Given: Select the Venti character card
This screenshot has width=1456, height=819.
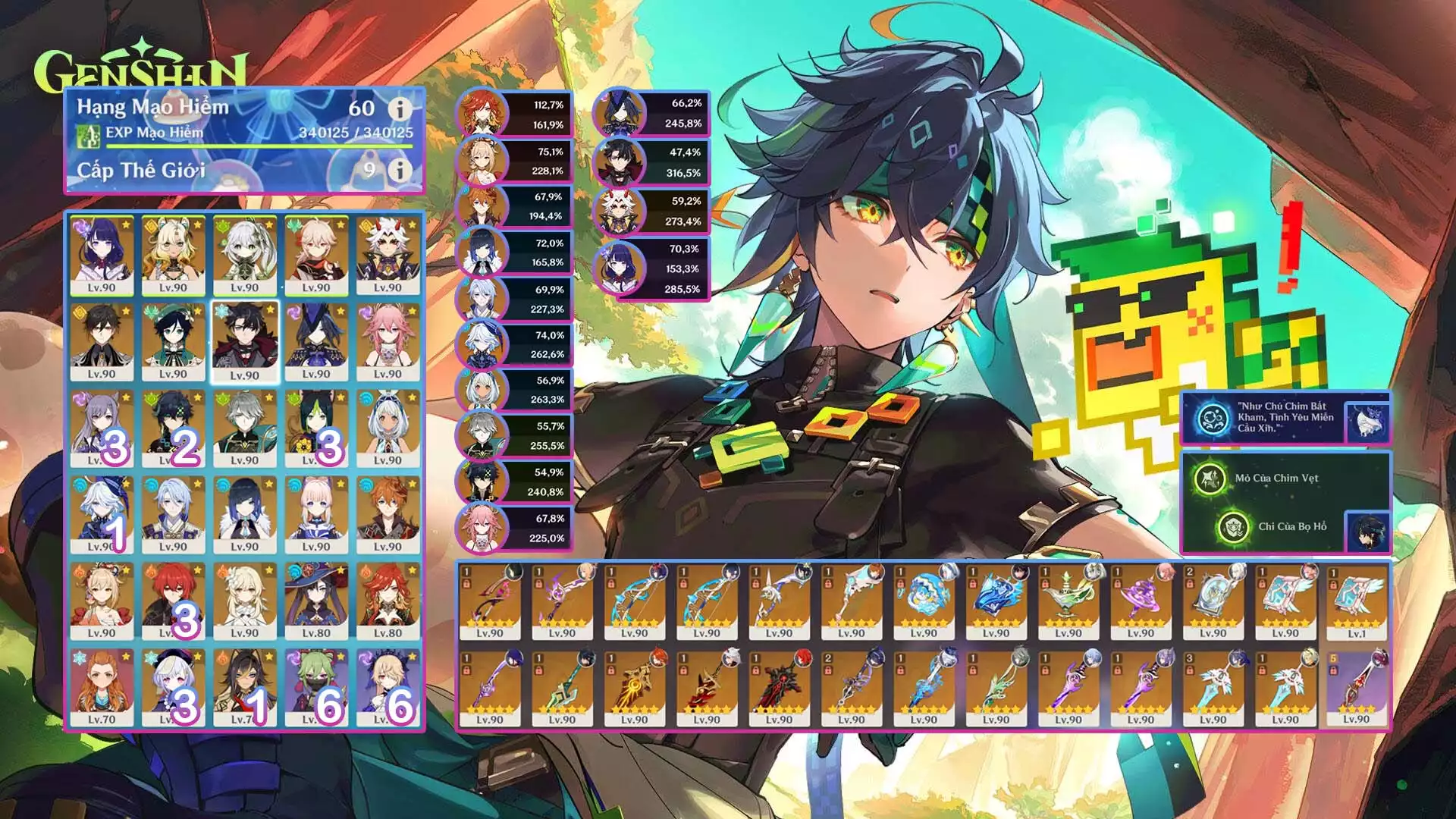Looking at the screenshot, I should 173,342.
